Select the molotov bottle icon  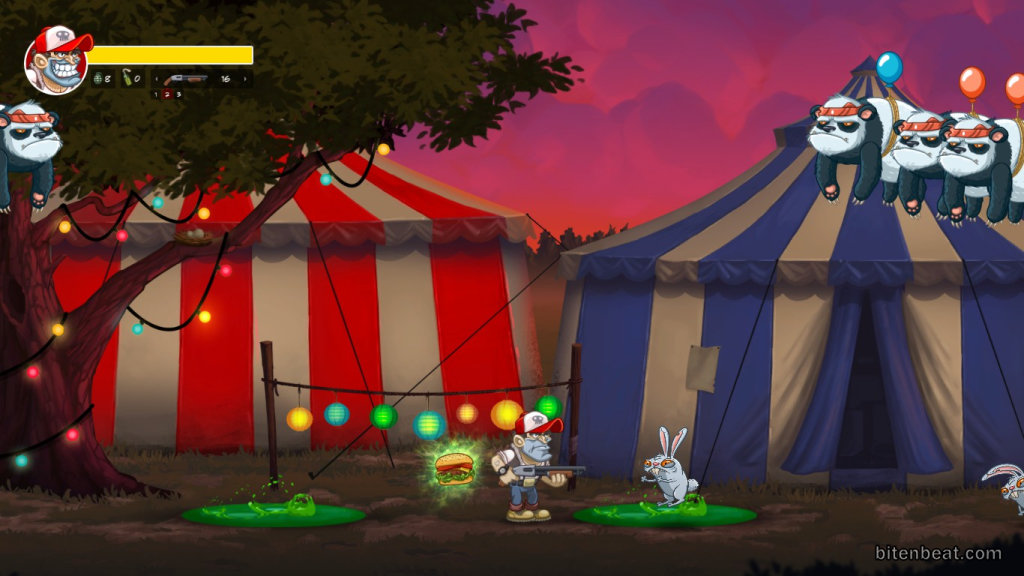[x=128, y=78]
